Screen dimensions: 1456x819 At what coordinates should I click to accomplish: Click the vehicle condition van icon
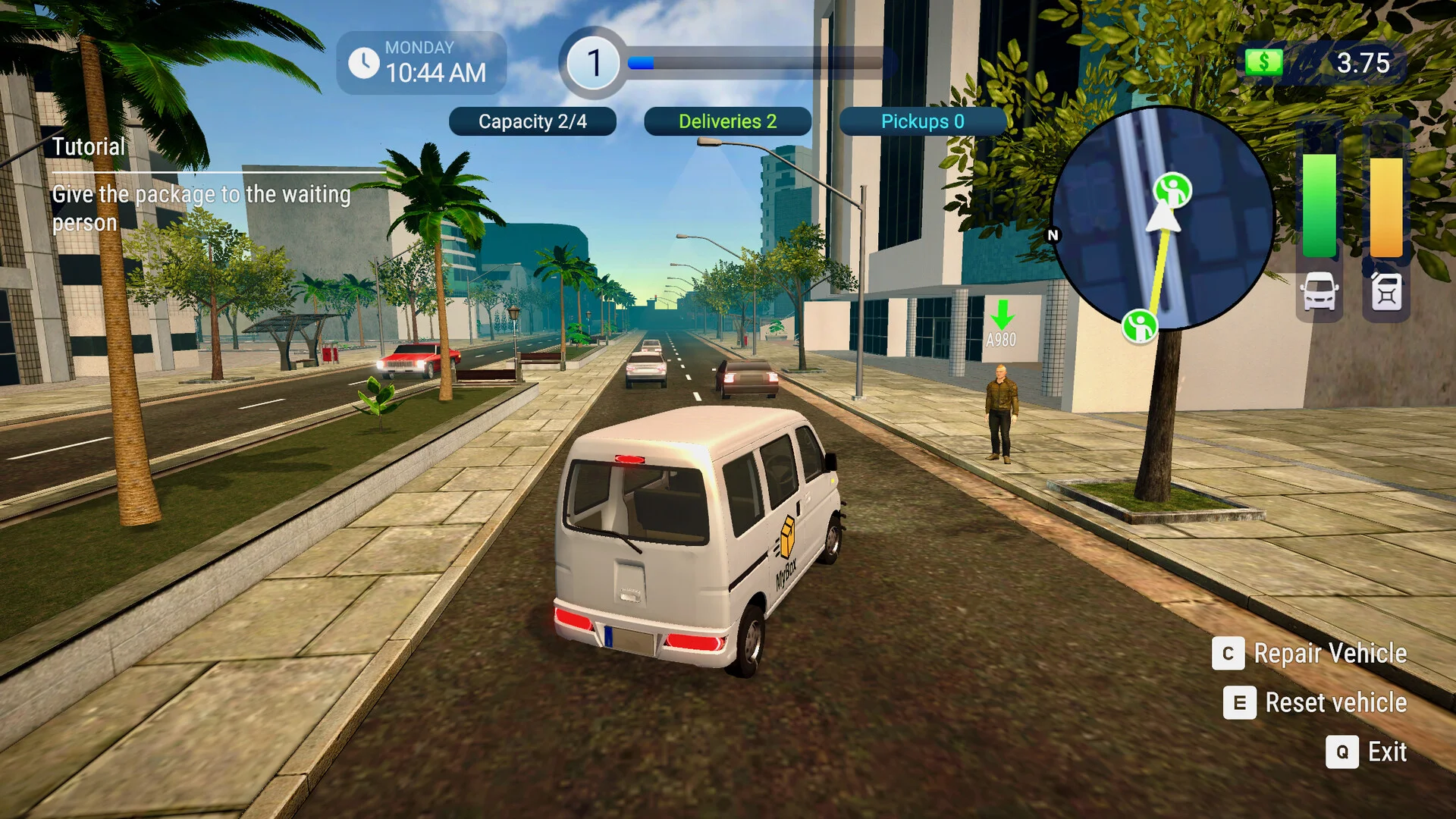[1319, 292]
